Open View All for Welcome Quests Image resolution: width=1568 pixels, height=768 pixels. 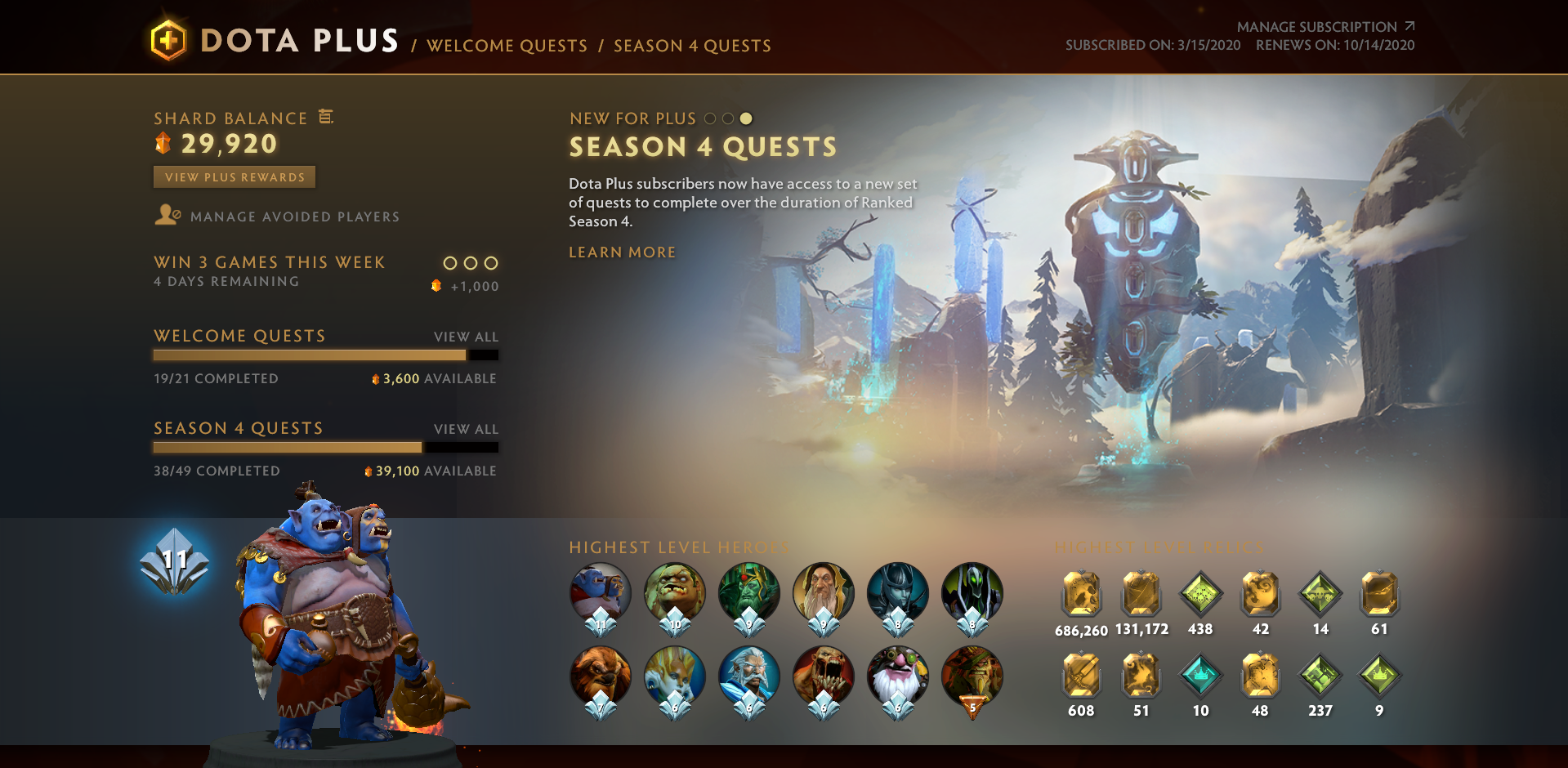click(x=465, y=336)
